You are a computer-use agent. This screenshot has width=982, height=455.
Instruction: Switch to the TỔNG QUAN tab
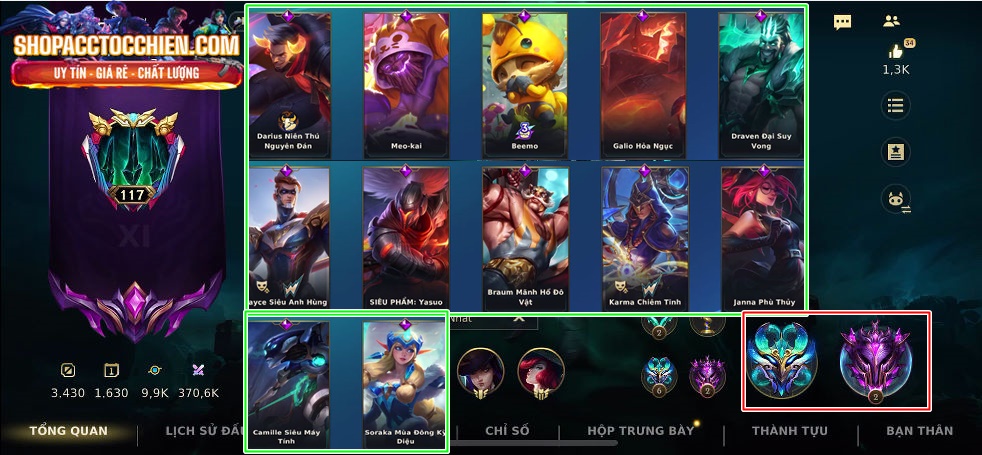(68, 431)
